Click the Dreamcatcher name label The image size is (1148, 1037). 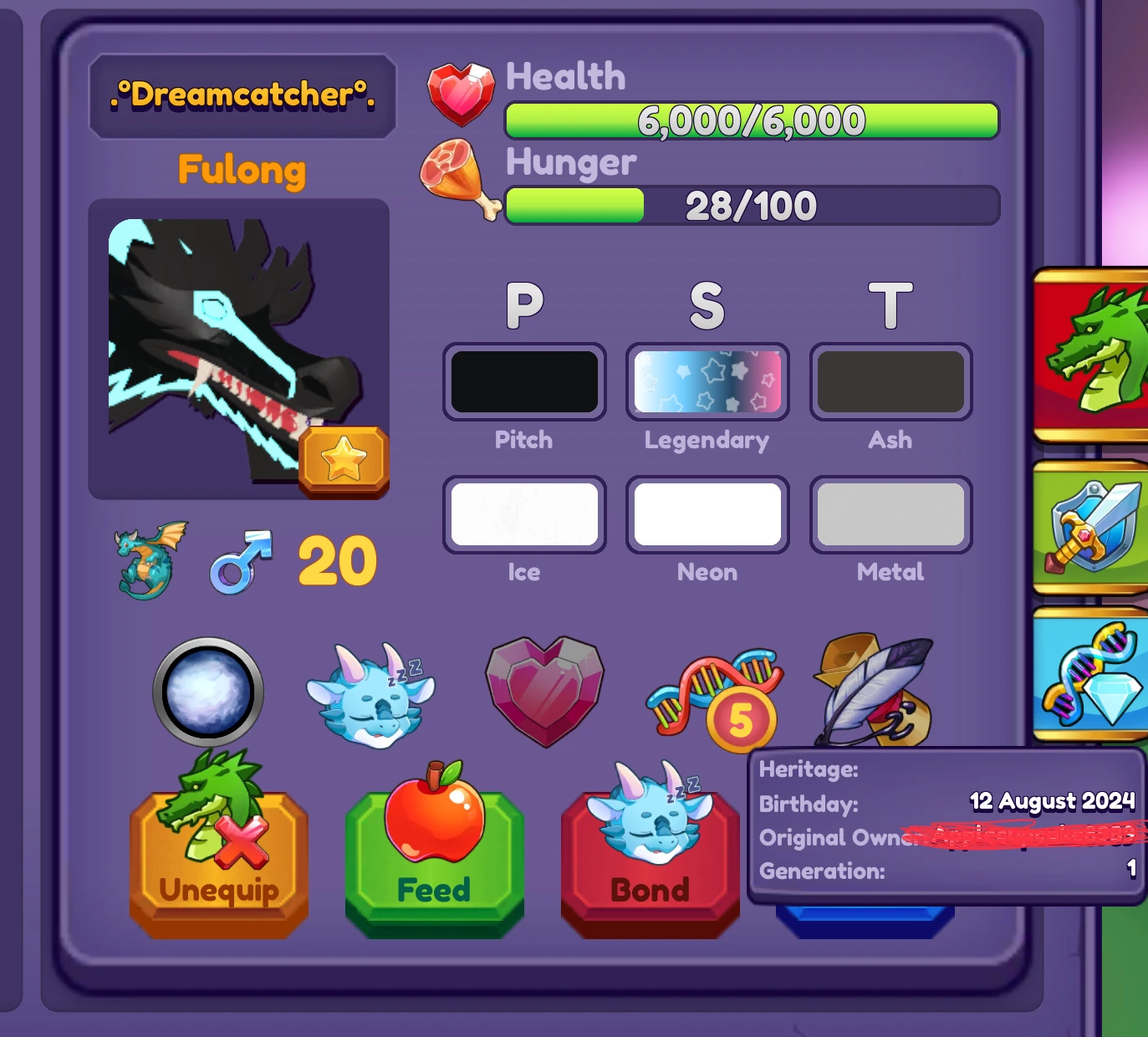click(x=242, y=94)
